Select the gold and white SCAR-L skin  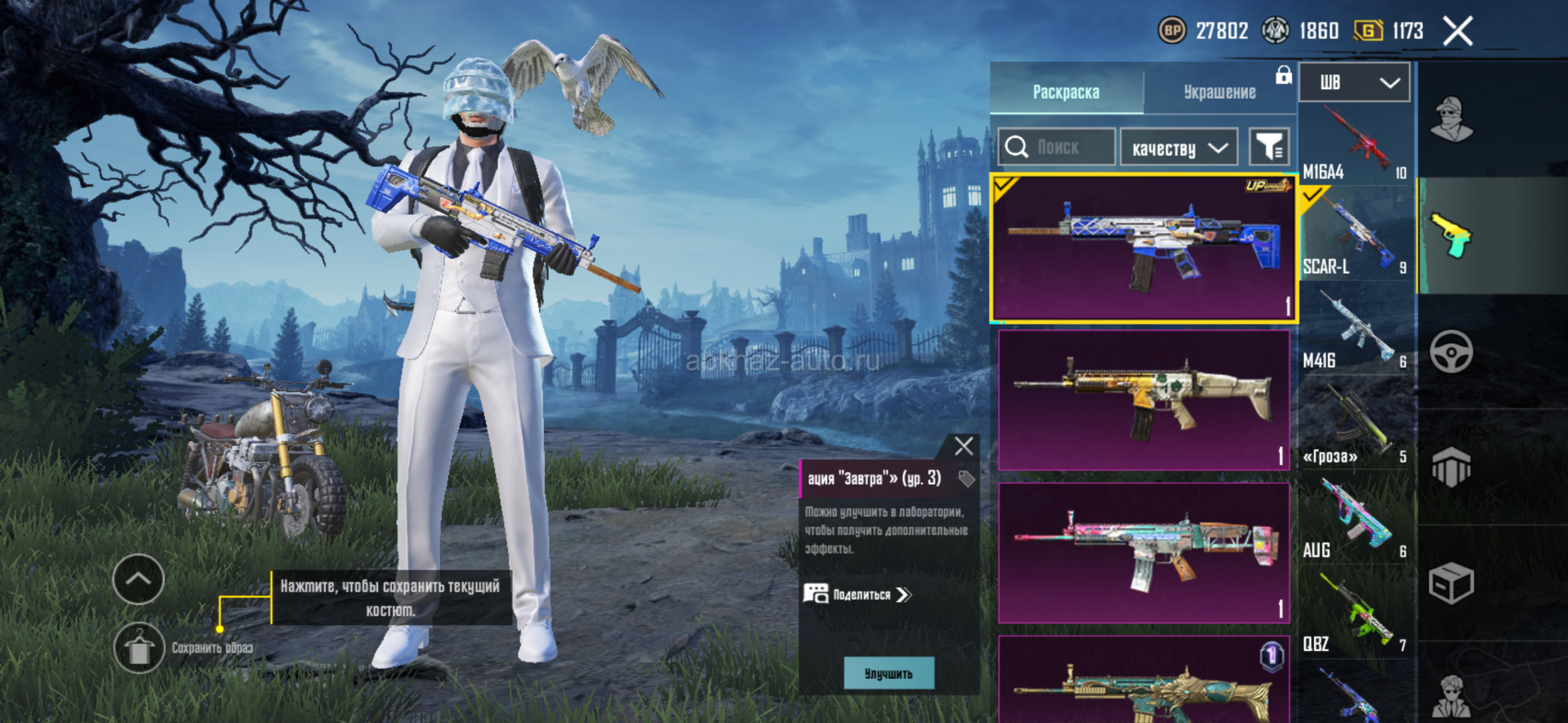[x=1143, y=399]
